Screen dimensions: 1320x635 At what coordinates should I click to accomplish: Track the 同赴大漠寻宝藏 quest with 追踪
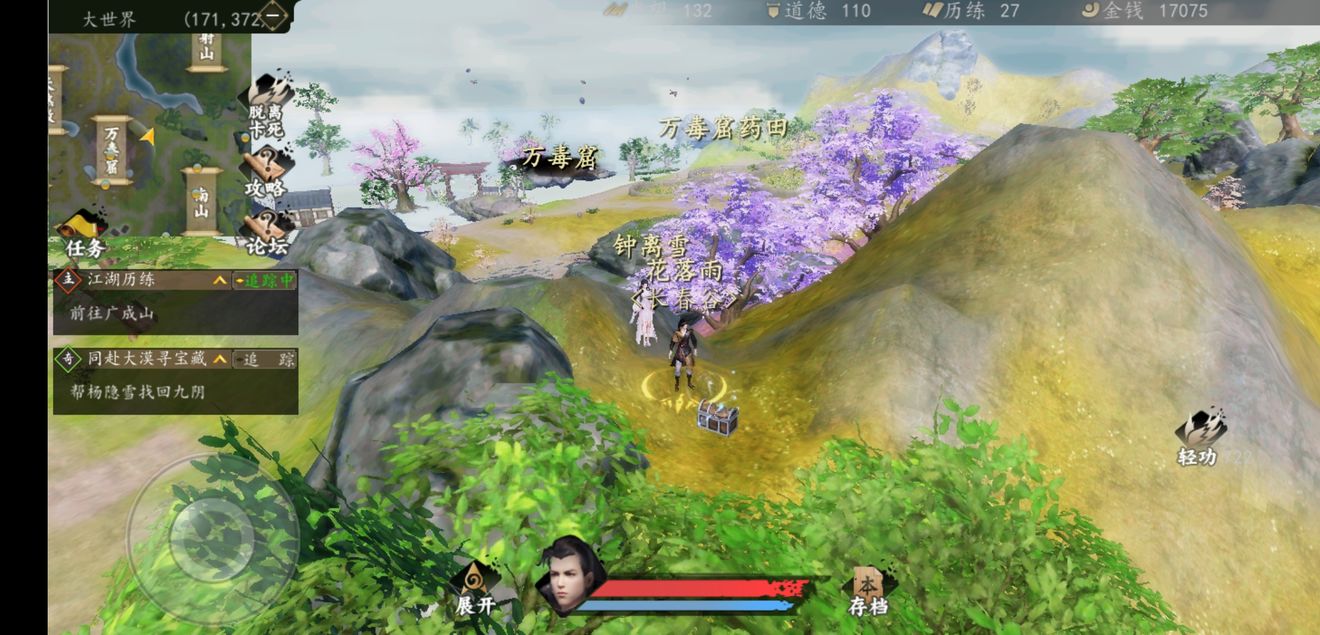265,359
